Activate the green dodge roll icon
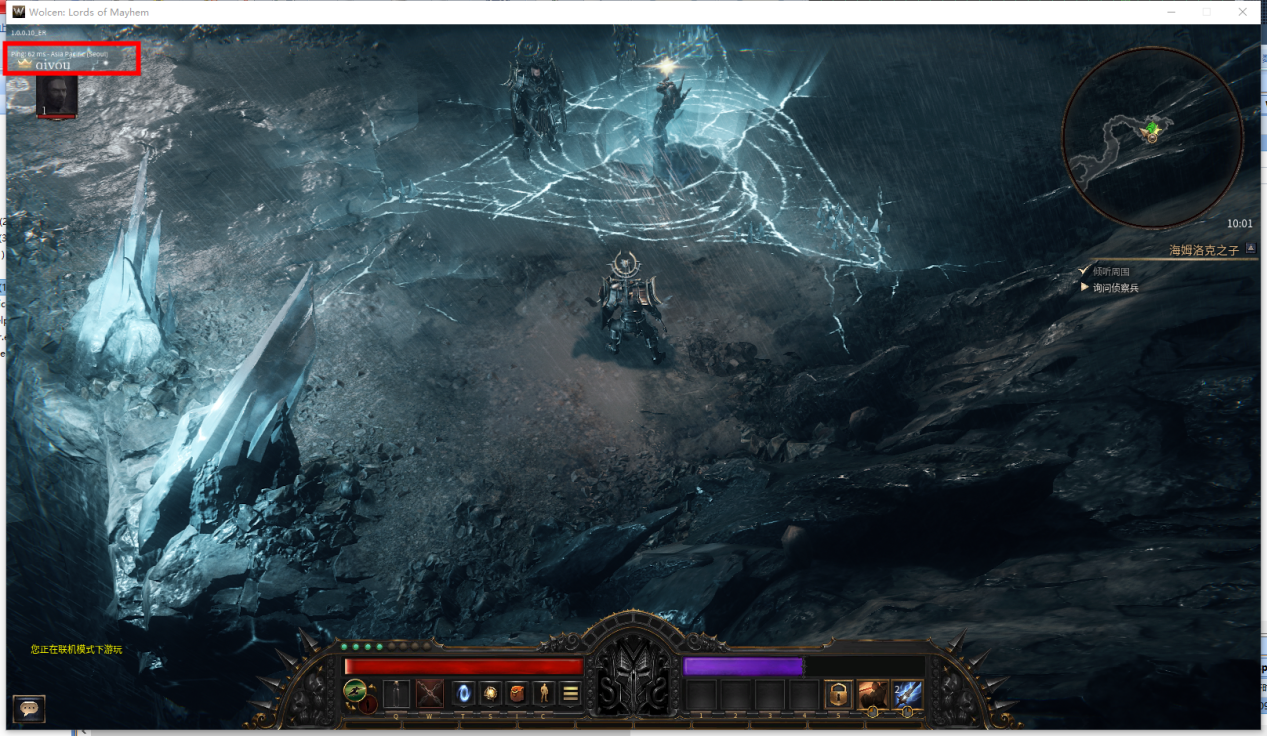This screenshot has width=1267, height=736. [355, 691]
